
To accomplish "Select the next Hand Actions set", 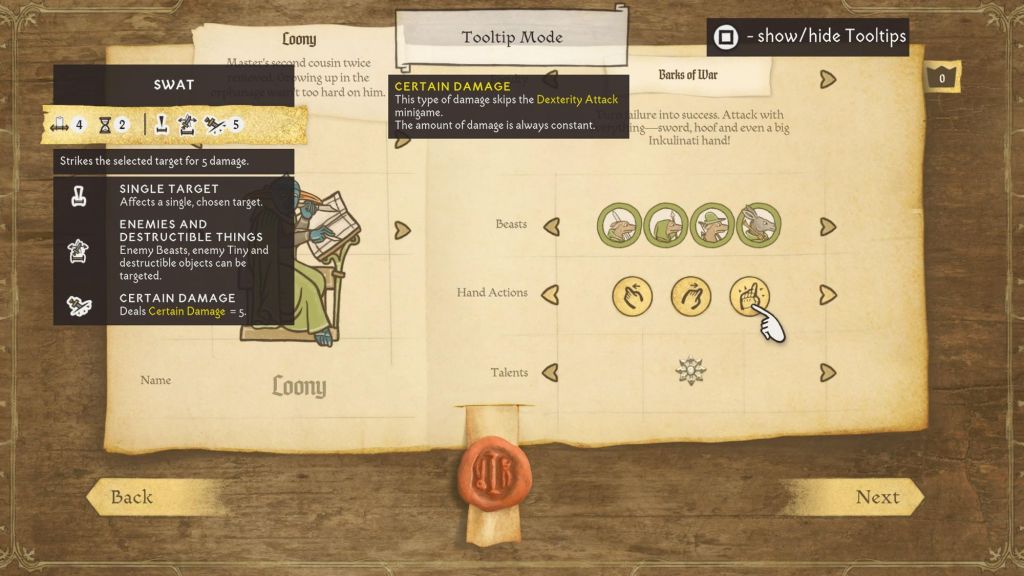I will pos(827,294).
